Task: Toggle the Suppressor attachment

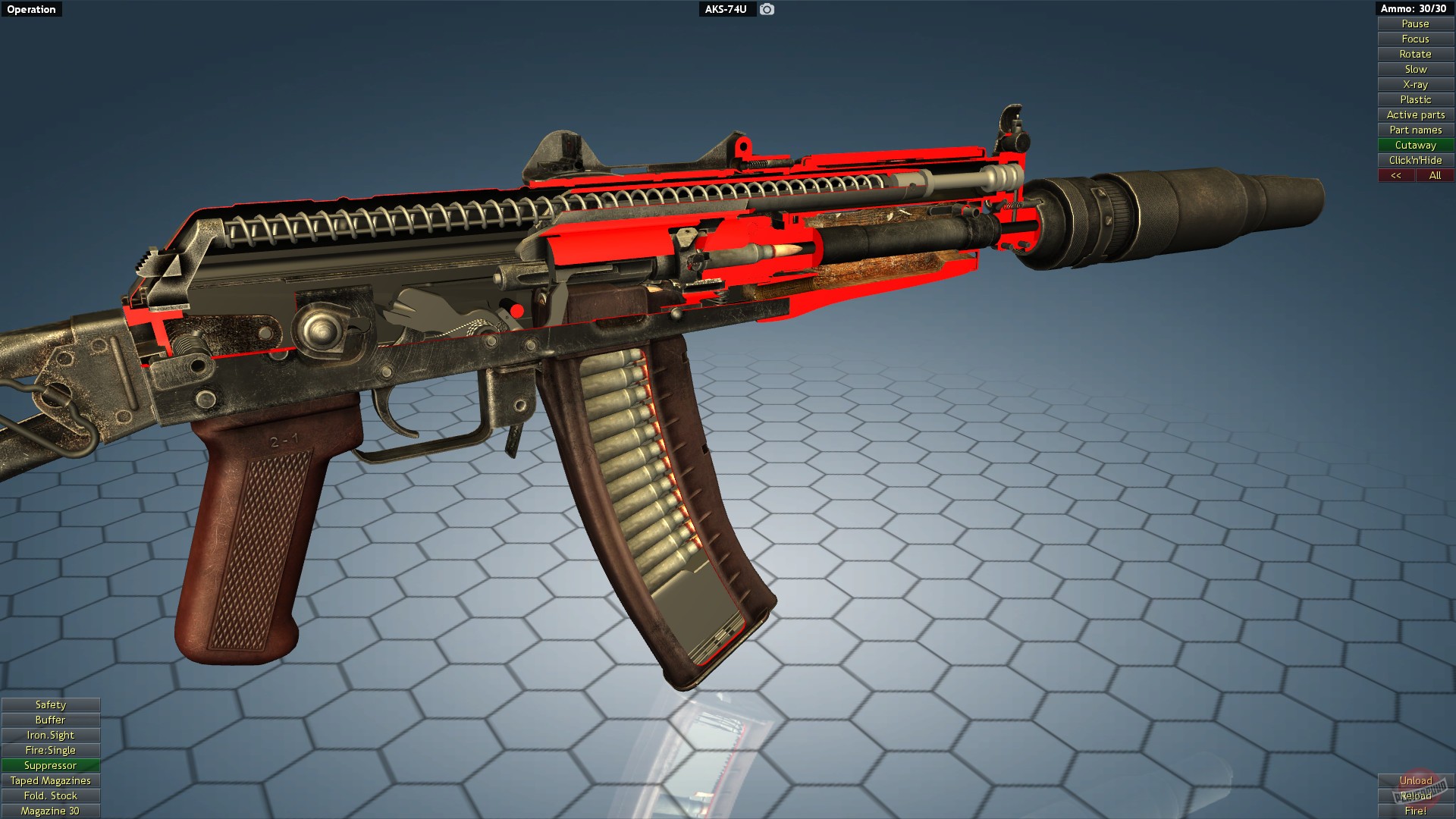Action: 50,765
